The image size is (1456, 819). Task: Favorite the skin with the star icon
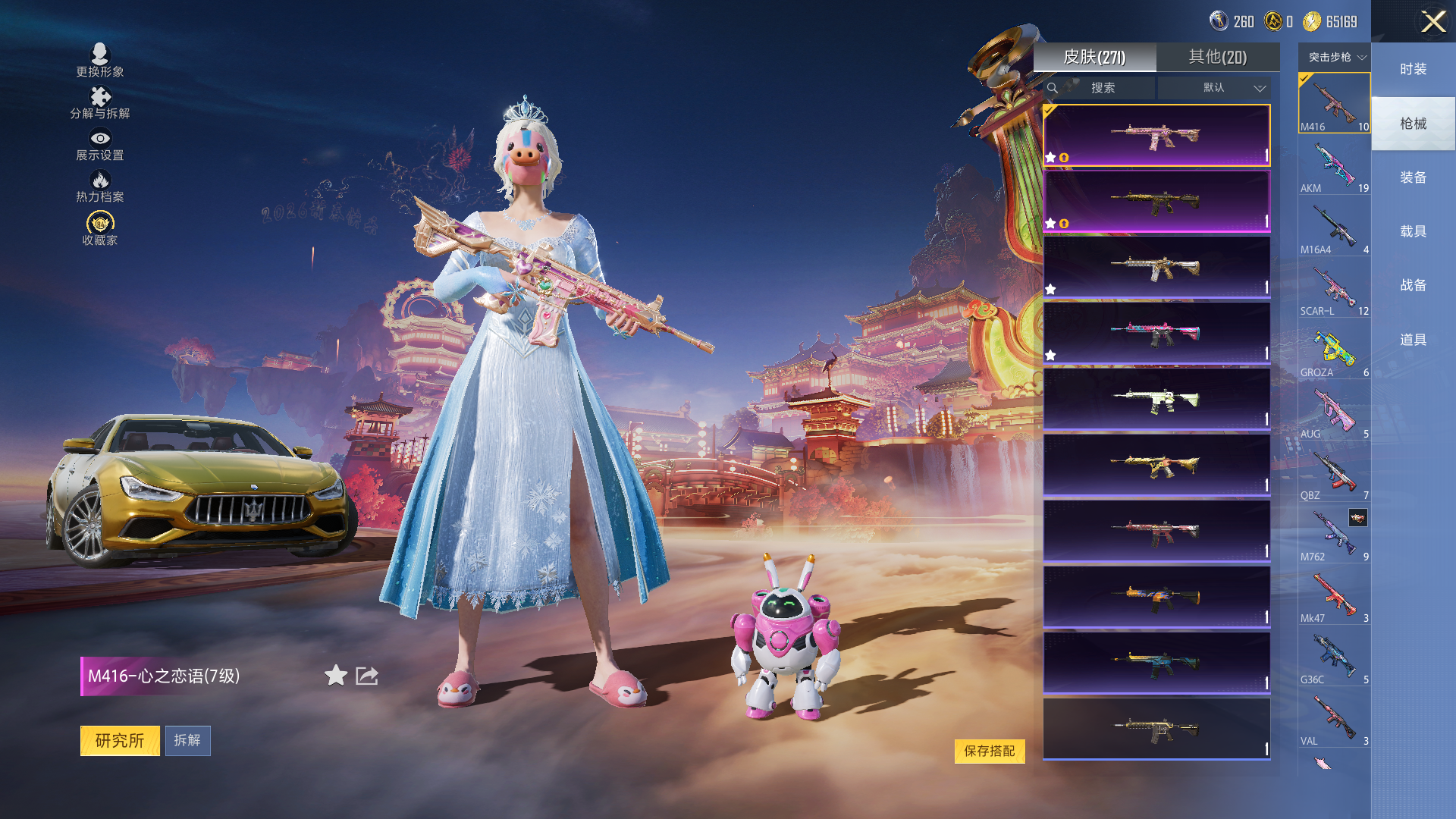click(x=335, y=675)
